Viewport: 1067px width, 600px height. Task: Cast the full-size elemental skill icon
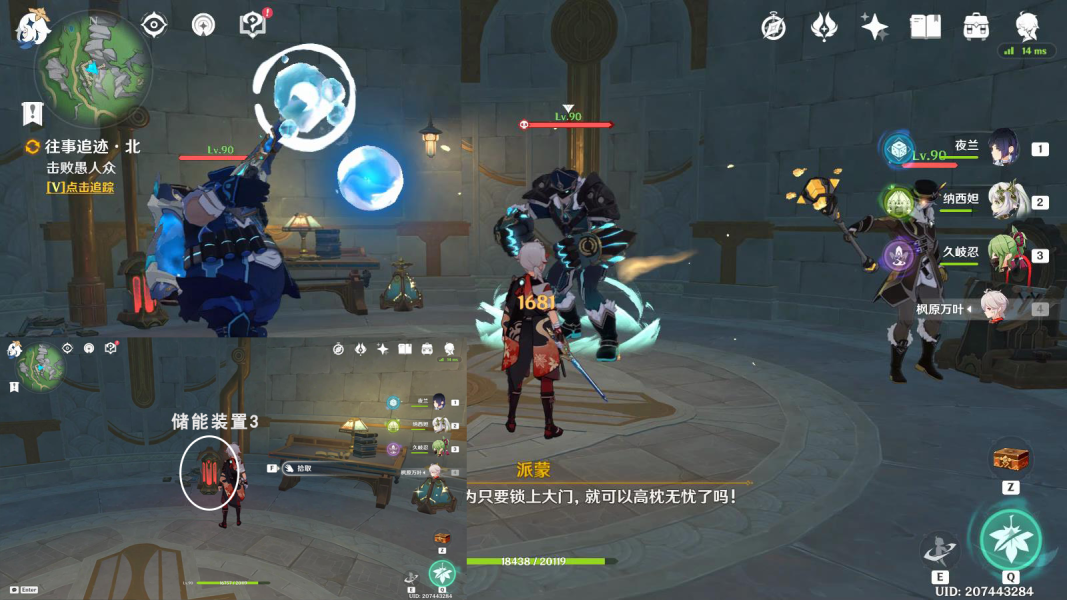click(940, 550)
